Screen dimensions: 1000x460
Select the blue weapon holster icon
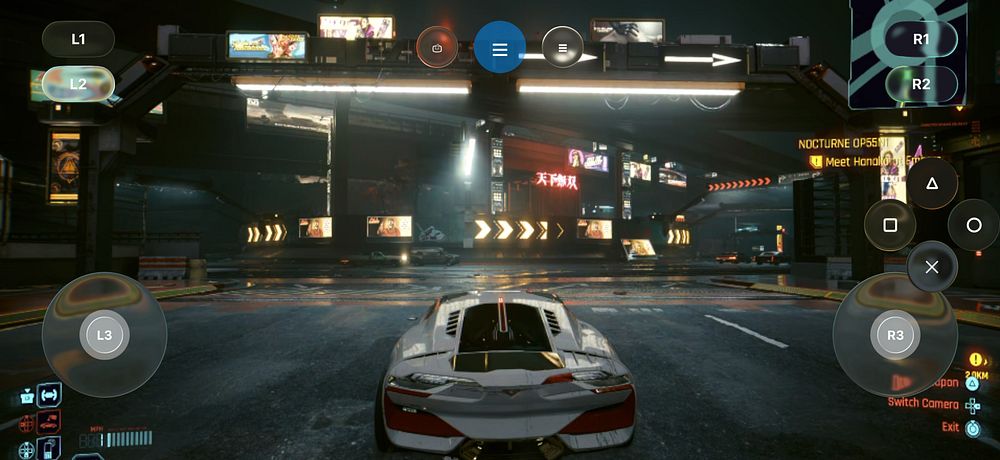48,394
